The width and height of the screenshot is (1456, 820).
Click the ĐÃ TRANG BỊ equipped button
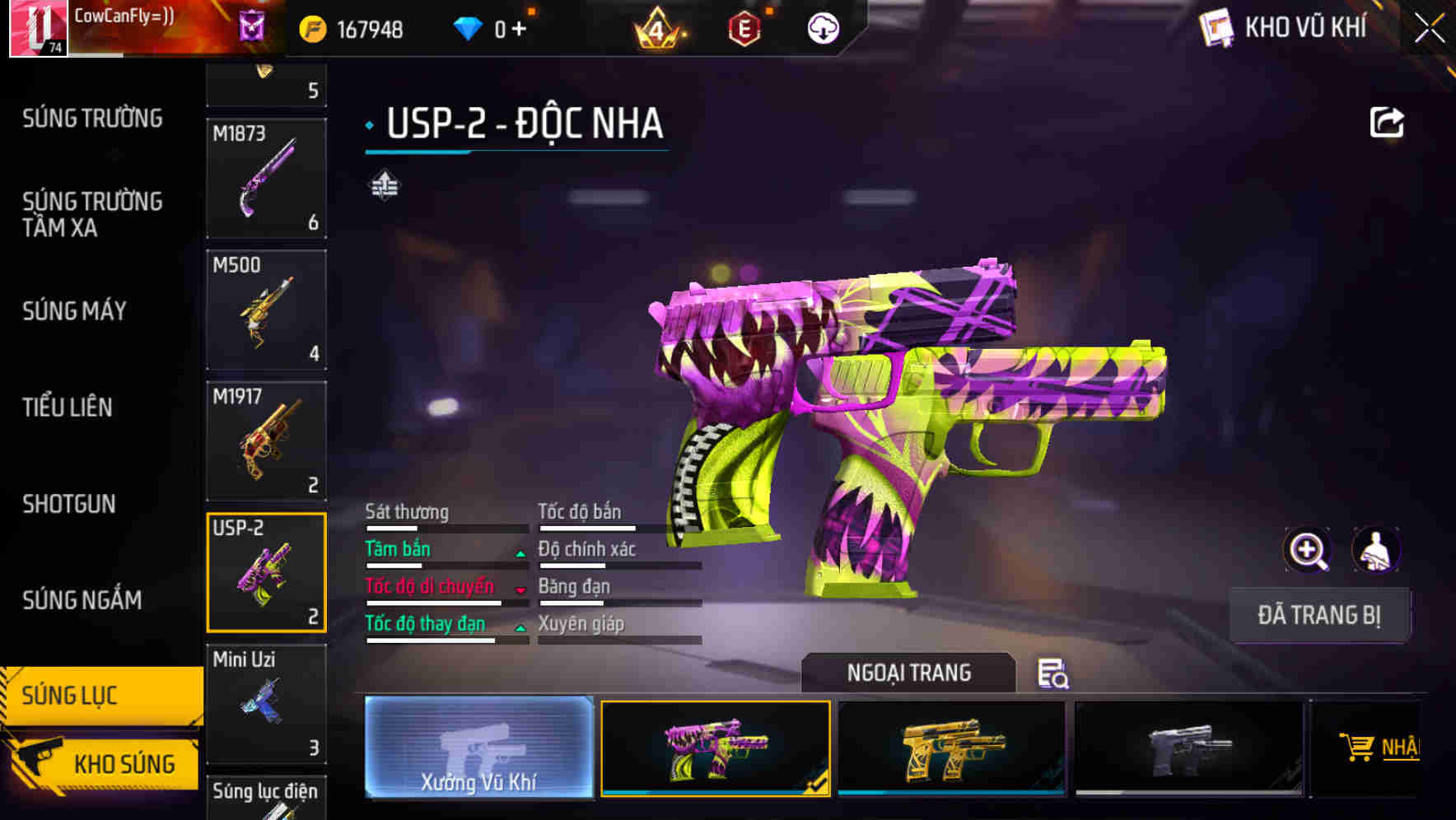click(x=1319, y=615)
